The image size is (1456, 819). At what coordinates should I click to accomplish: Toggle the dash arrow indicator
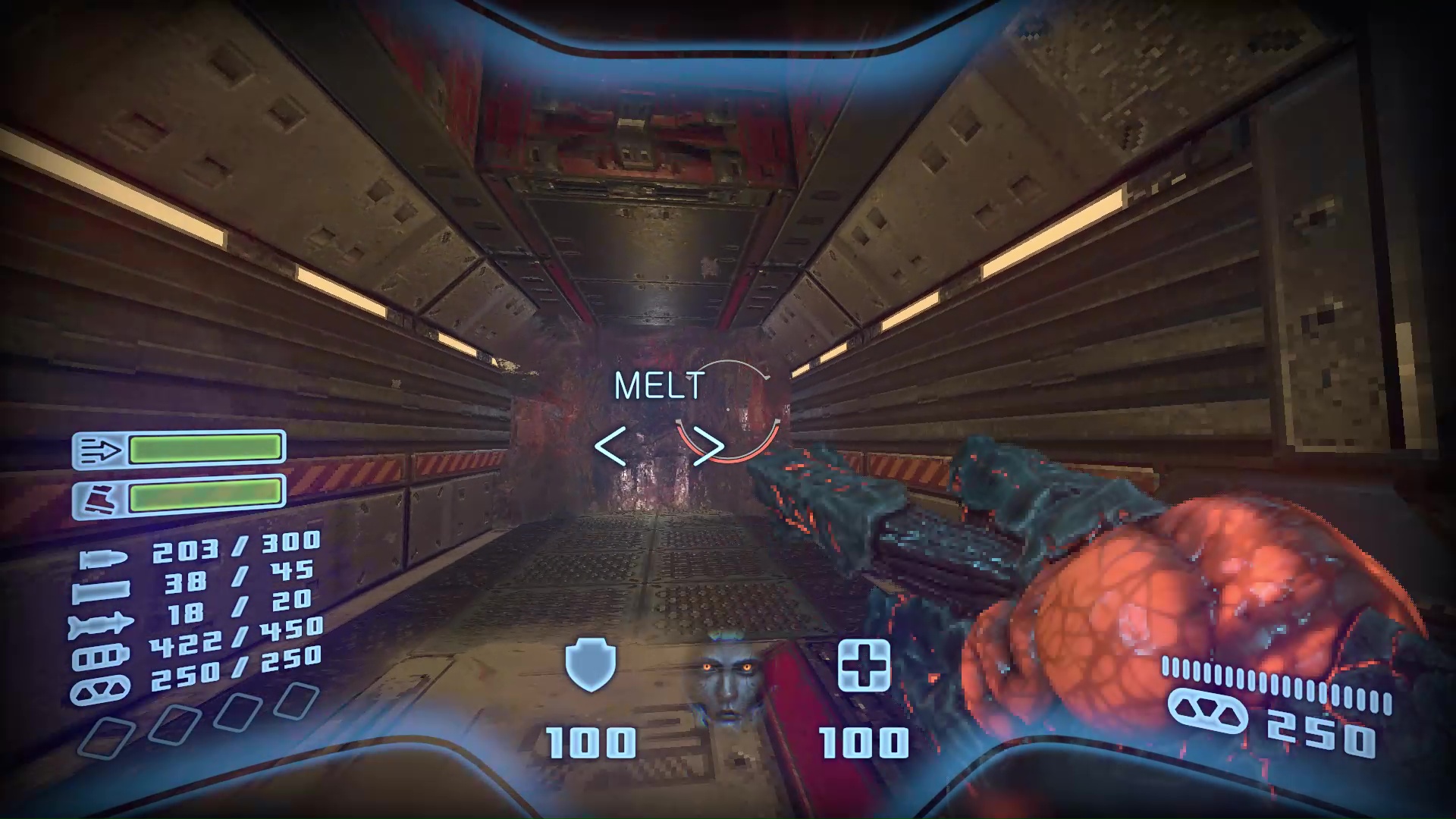pos(100,449)
